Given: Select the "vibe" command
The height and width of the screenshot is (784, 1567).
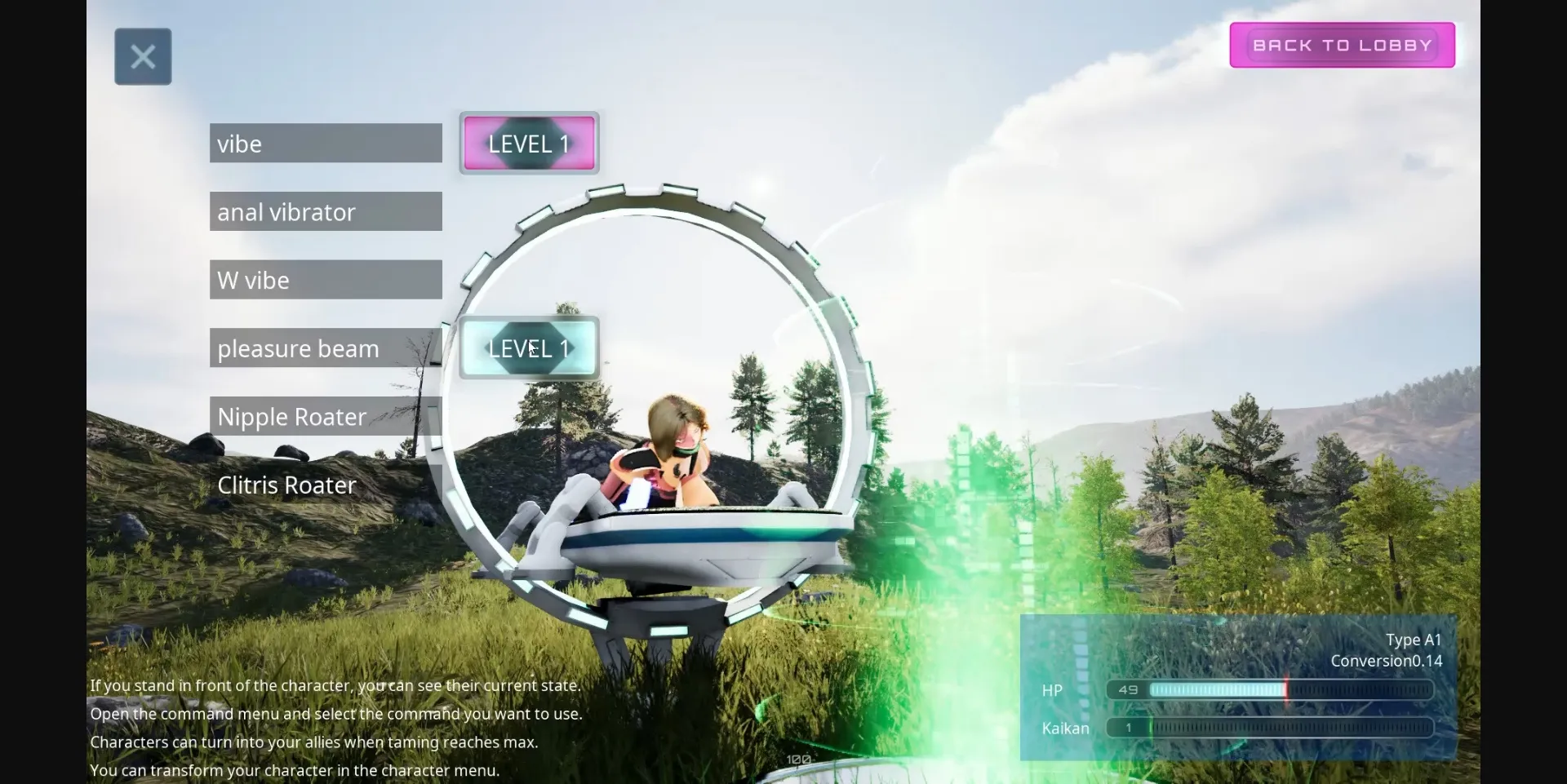Looking at the screenshot, I should [325, 143].
